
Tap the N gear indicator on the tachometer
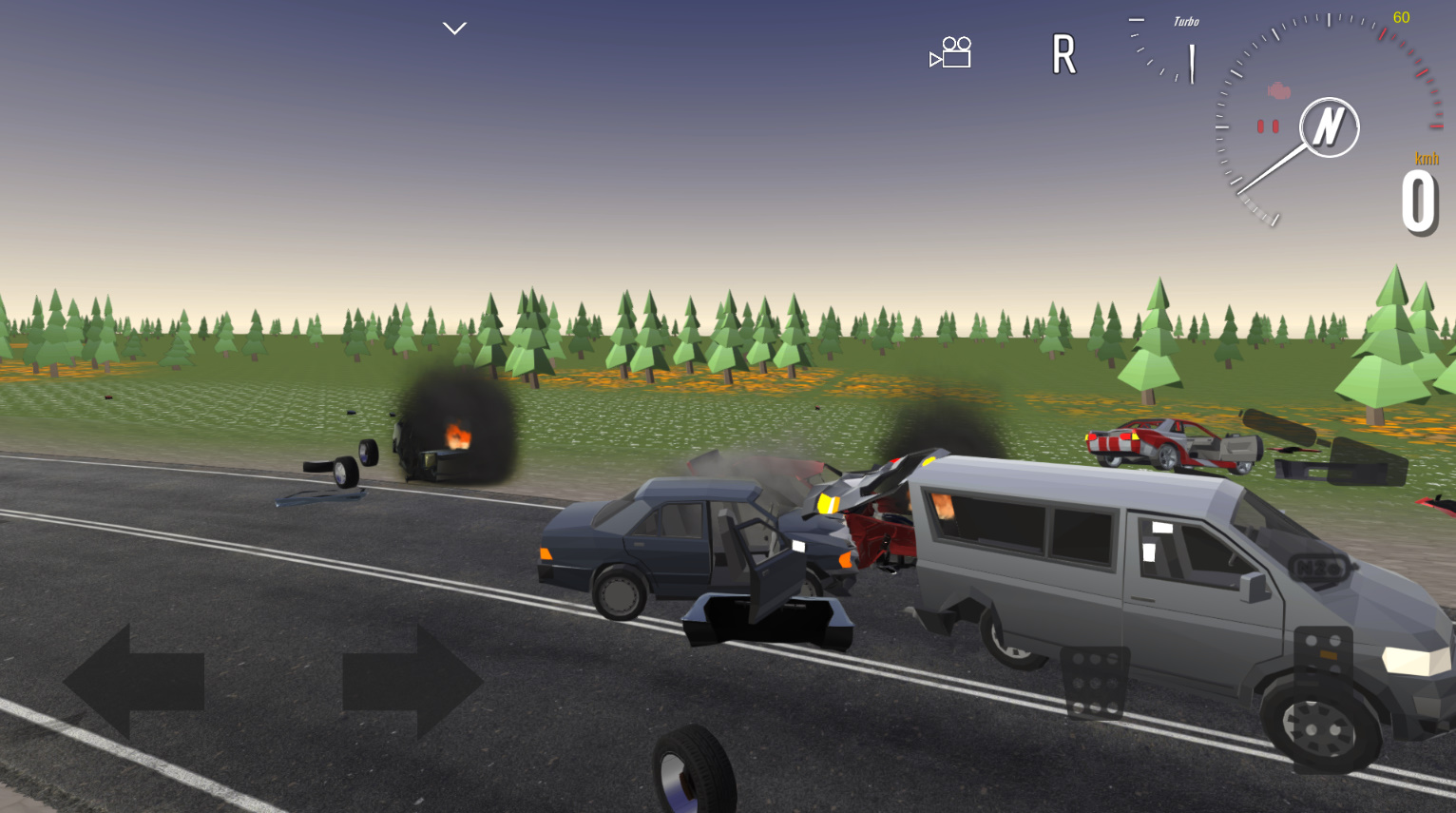point(1329,127)
